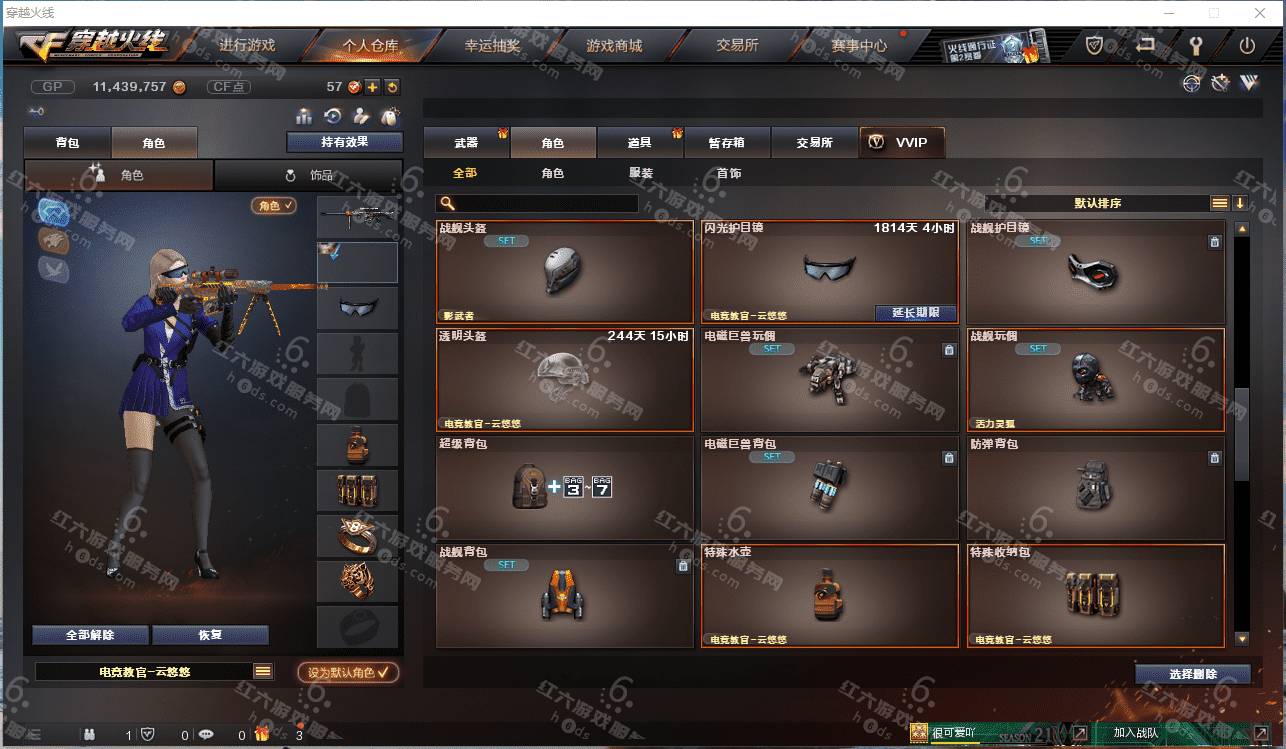Open the 游戏商城 game shop
1286x749 pixels.
pos(614,45)
